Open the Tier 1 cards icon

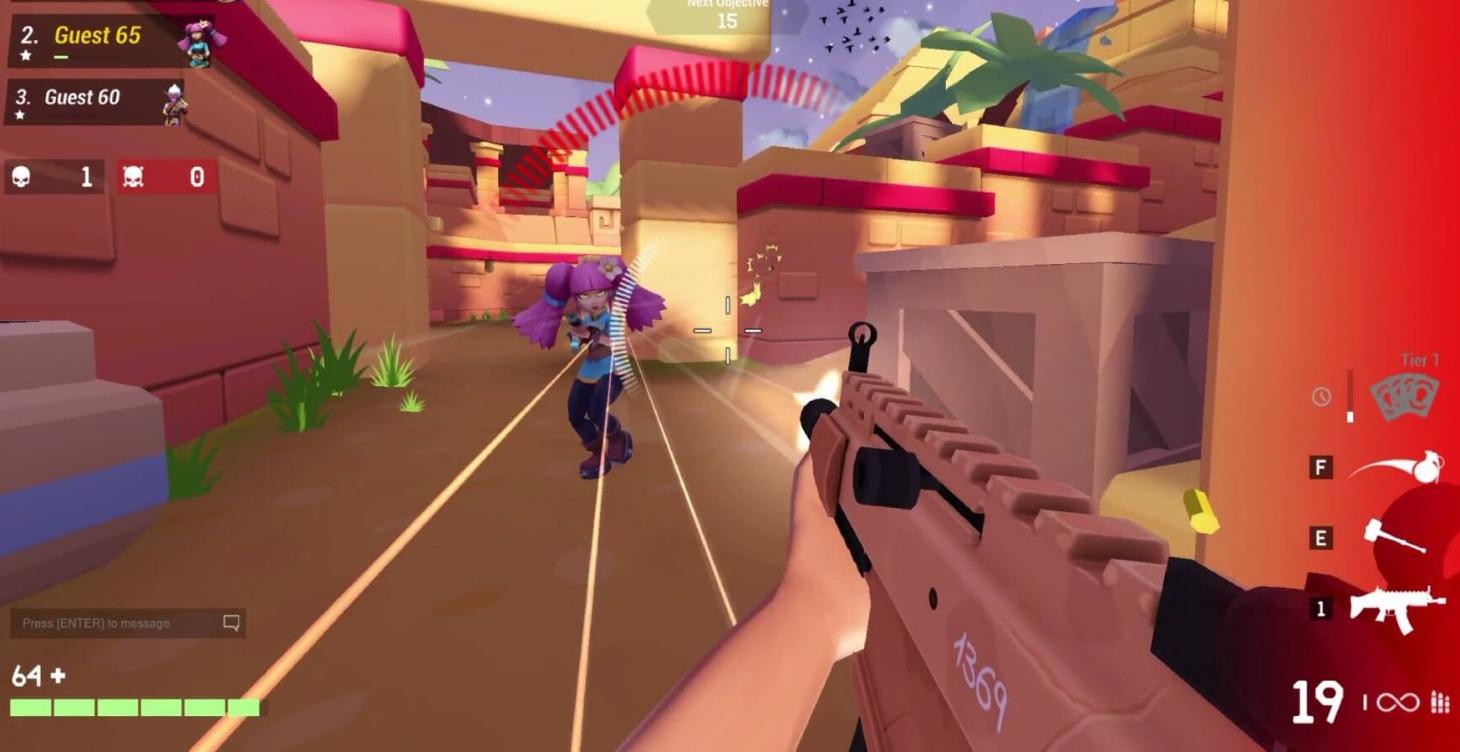click(1403, 397)
